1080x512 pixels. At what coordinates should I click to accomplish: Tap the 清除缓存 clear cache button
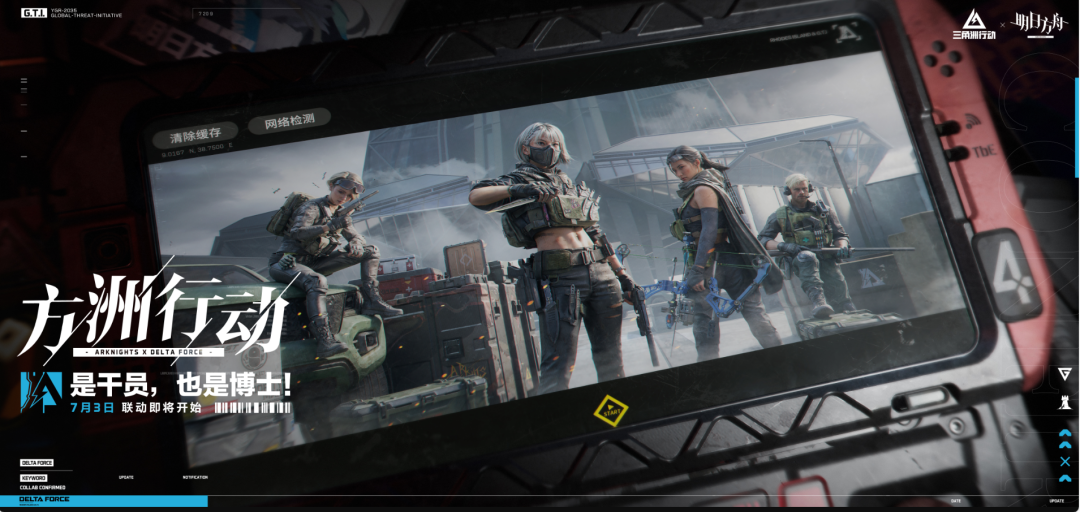(195, 134)
